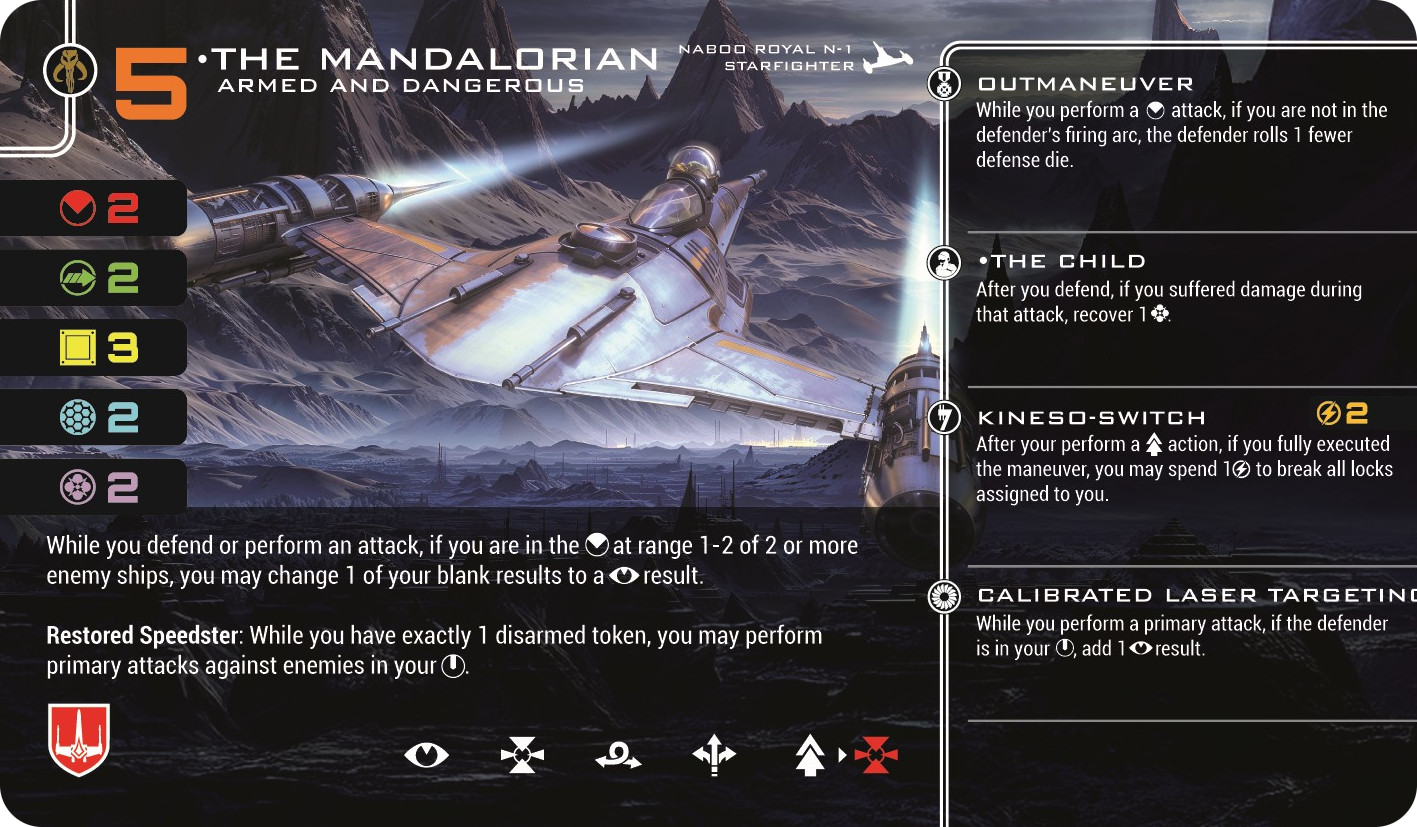Choose the white Evade action icon

point(522,755)
